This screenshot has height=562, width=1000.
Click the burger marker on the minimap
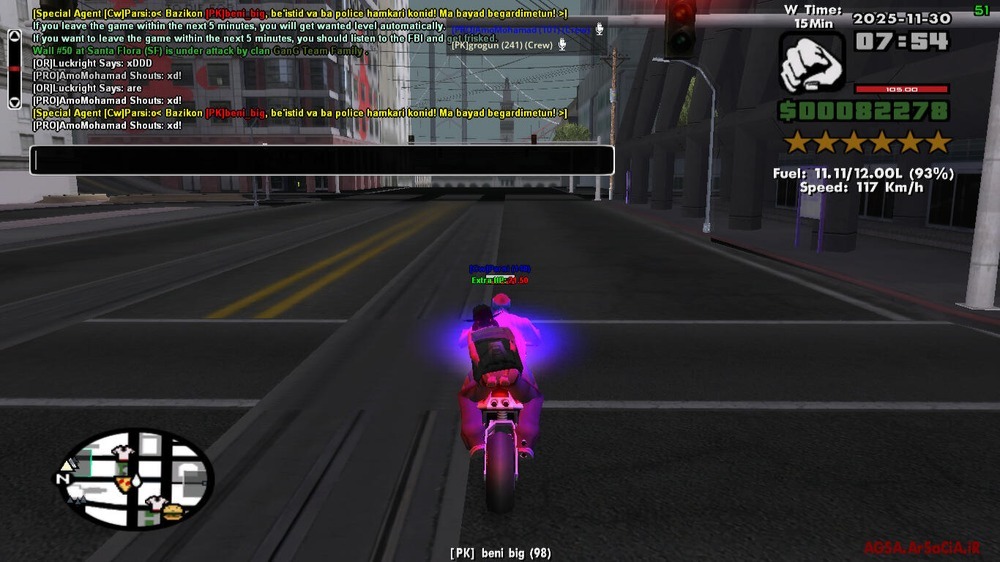[174, 513]
